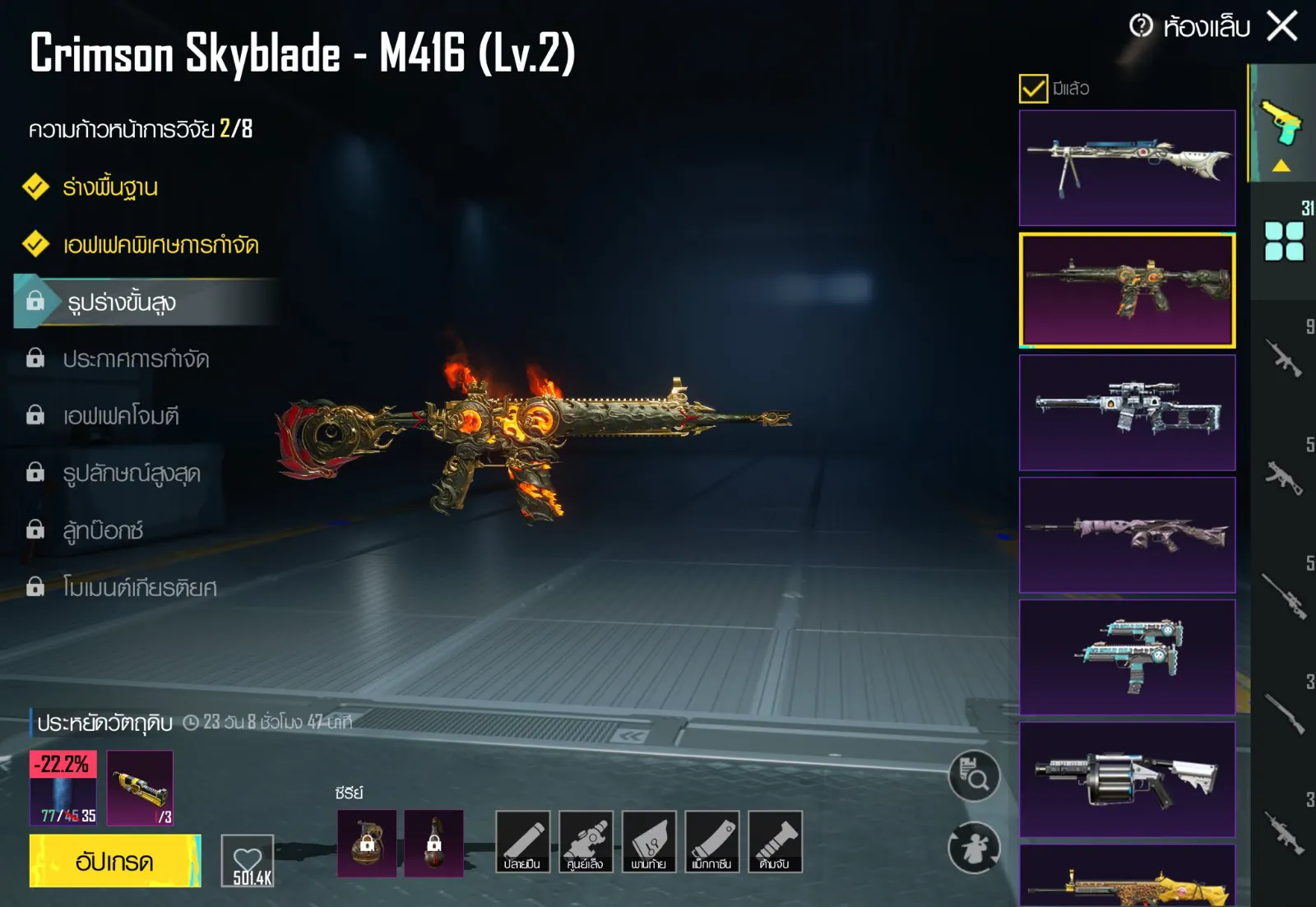Select the grenade launcher skin thumbnail
Image resolution: width=1316 pixels, height=907 pixels.
pos(1127,779)
